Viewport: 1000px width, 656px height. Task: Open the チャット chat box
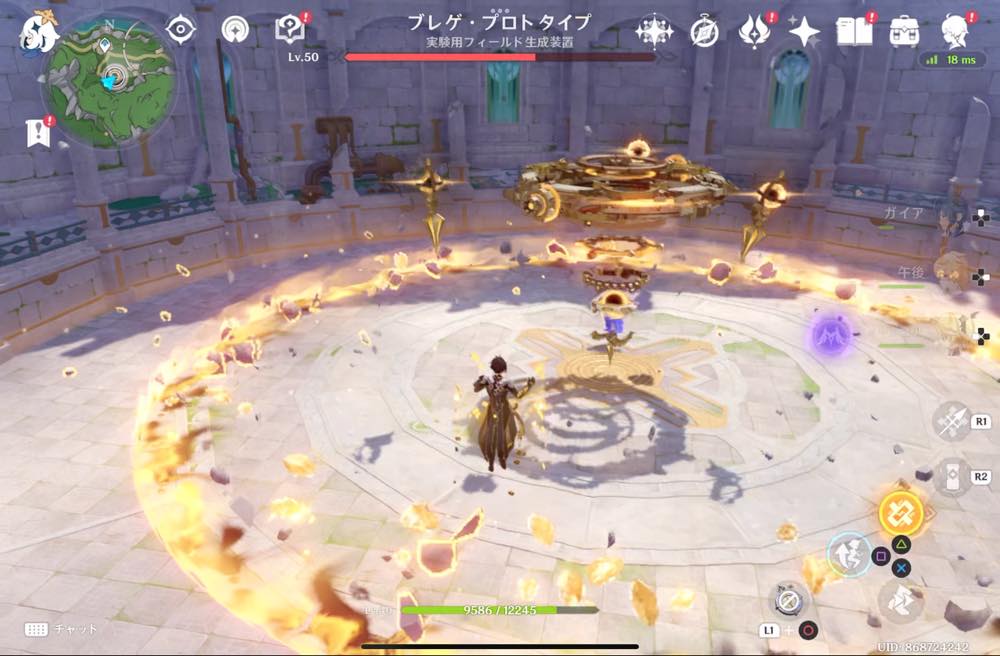62,629
